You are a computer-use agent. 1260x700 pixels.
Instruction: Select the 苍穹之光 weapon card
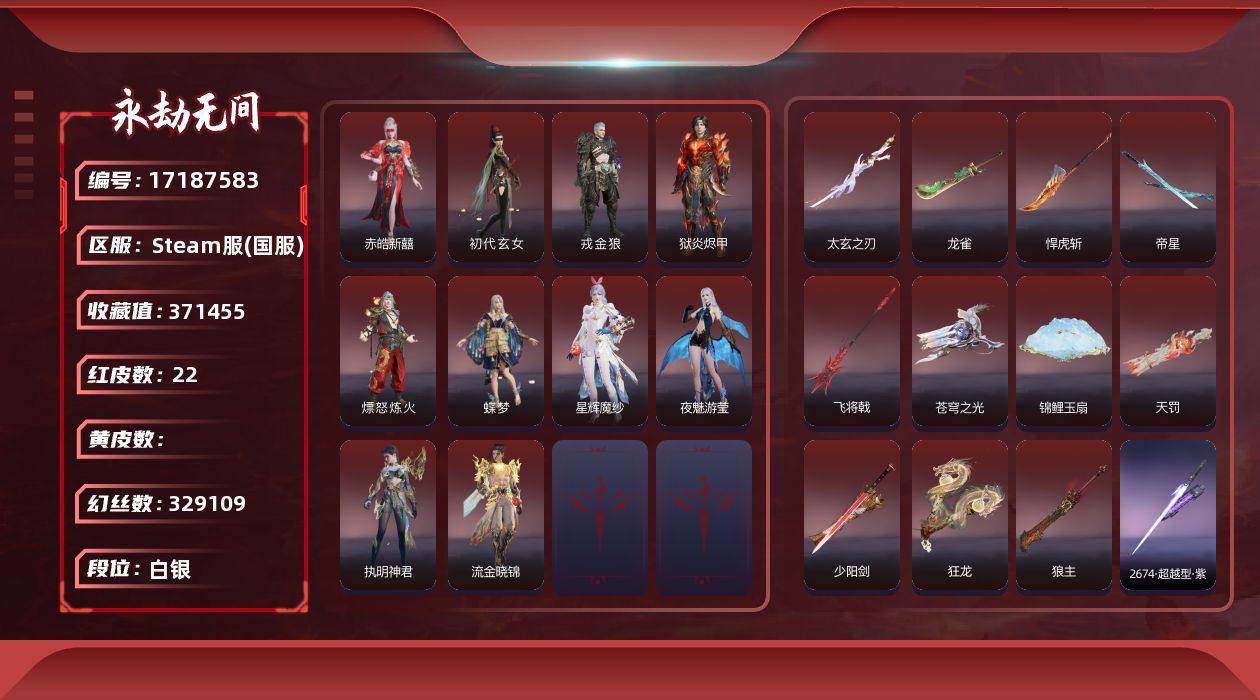tap(960, 351)
